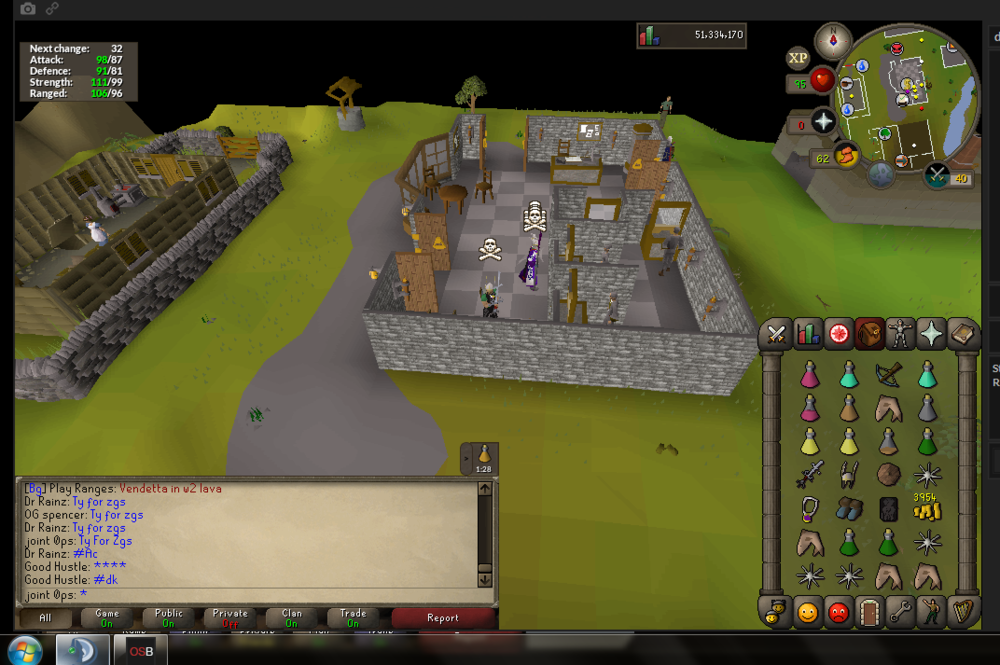
Task: Switch to the Magic spellbook tab
Action: [962, 335]
